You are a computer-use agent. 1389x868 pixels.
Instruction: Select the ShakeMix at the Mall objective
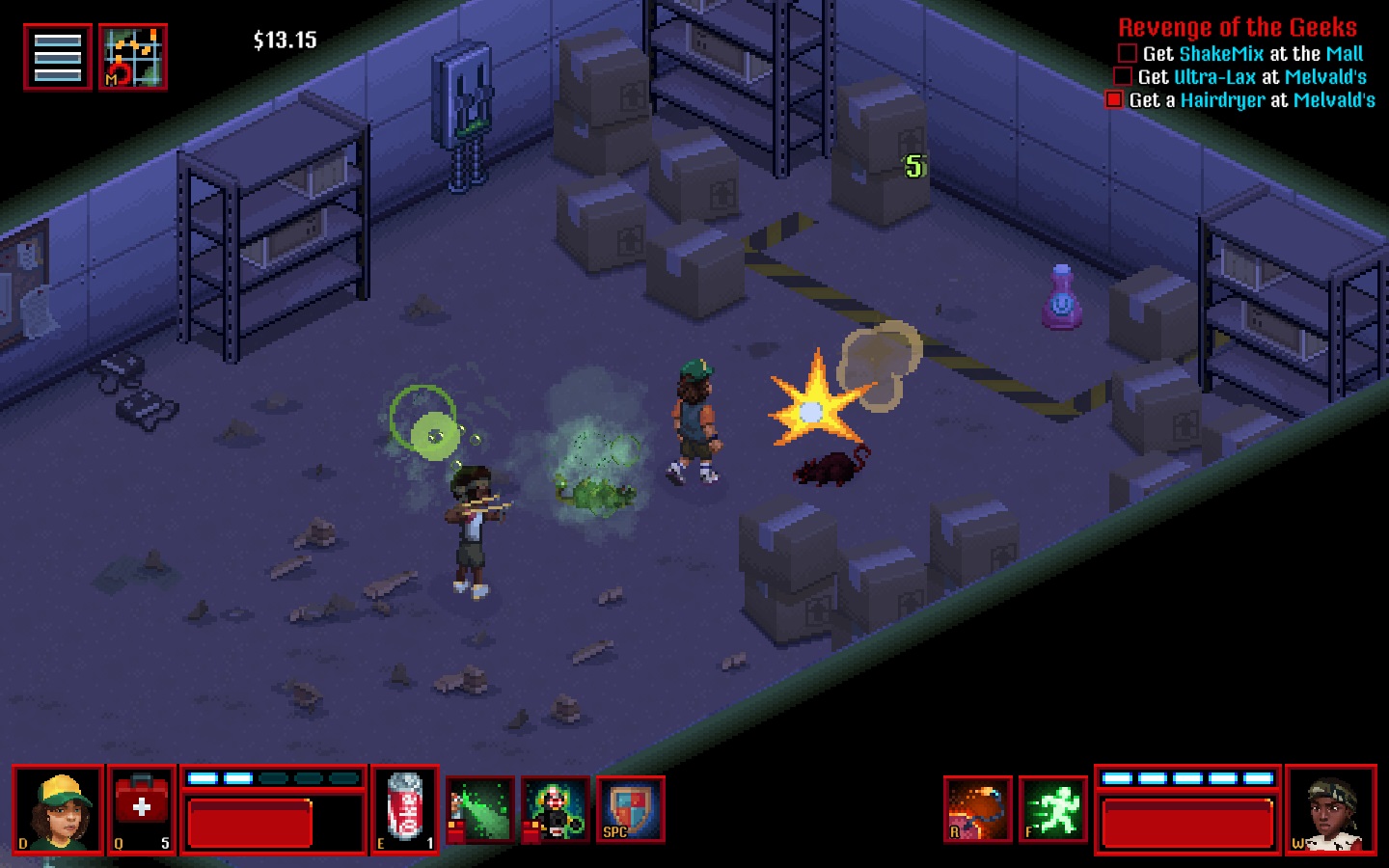click(x=1252, y=54)
